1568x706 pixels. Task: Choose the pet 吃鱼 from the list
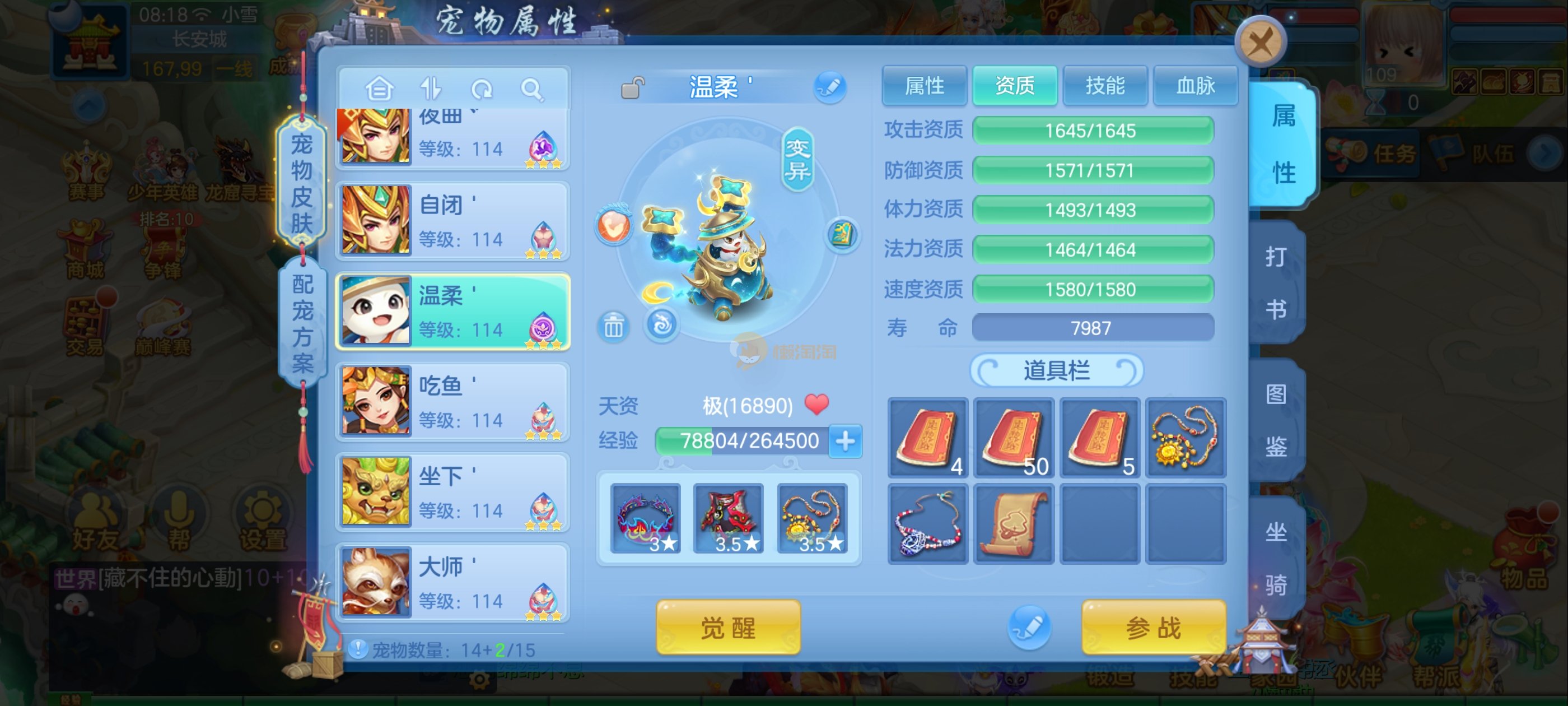(453, 401)
